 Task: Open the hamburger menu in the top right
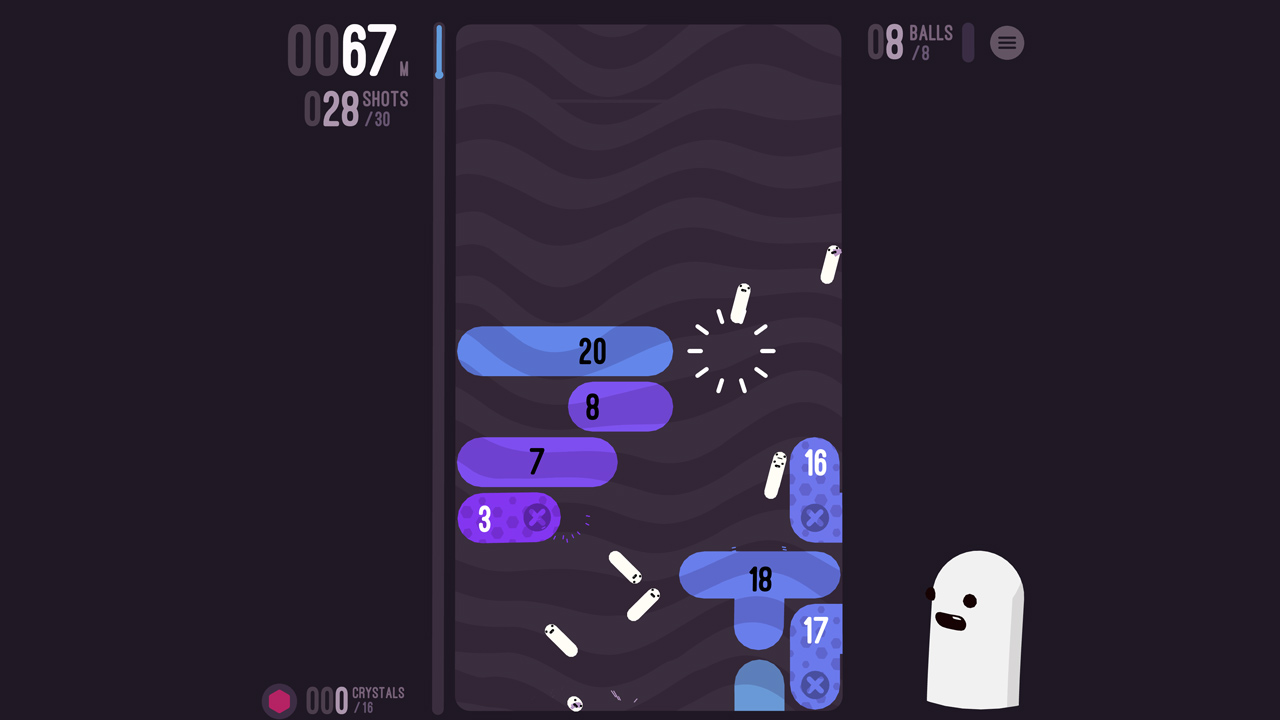pyautogui.click(x=1007, y=43)
